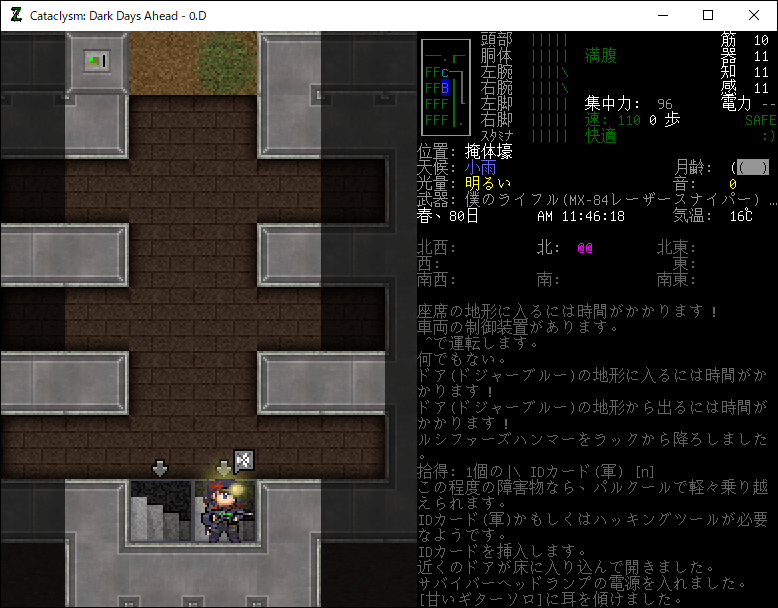Maximize the game window
The height and width of the screenshot is (608, 778).
coord(708,15)
